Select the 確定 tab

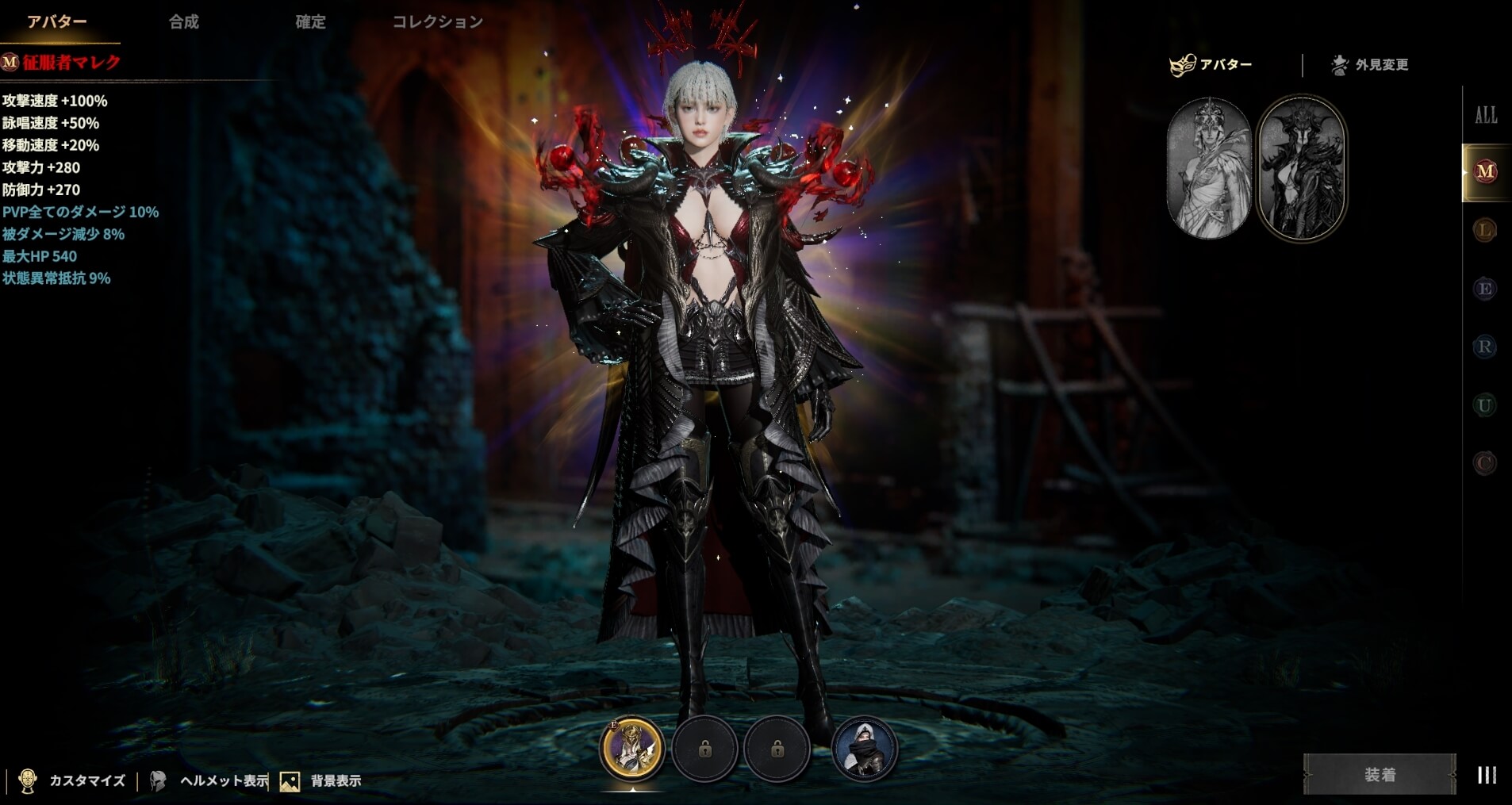click(310, 21)
